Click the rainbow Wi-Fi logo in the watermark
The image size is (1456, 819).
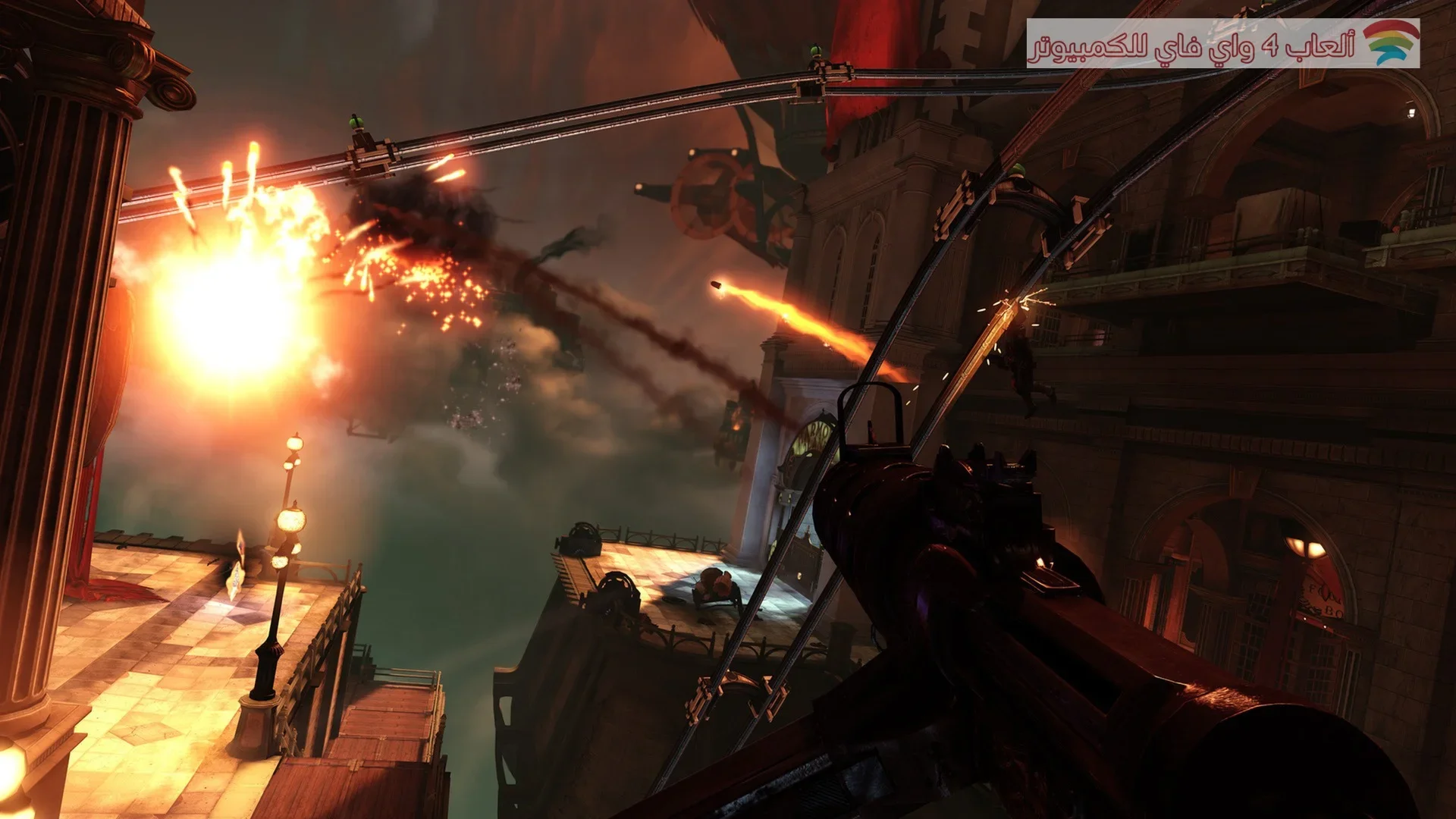click(x=1391, y=43)
